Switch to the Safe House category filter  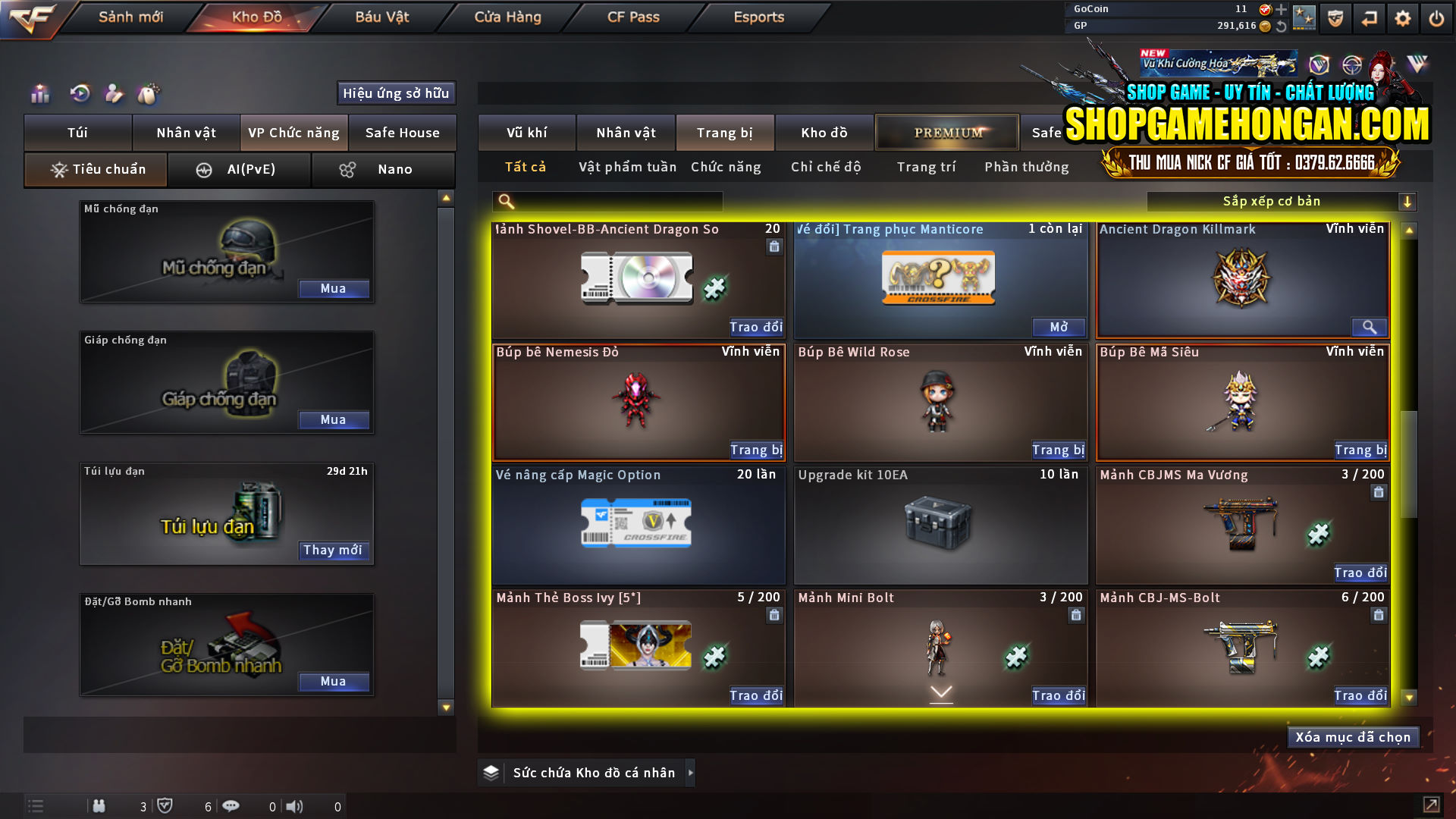[403, 133]
